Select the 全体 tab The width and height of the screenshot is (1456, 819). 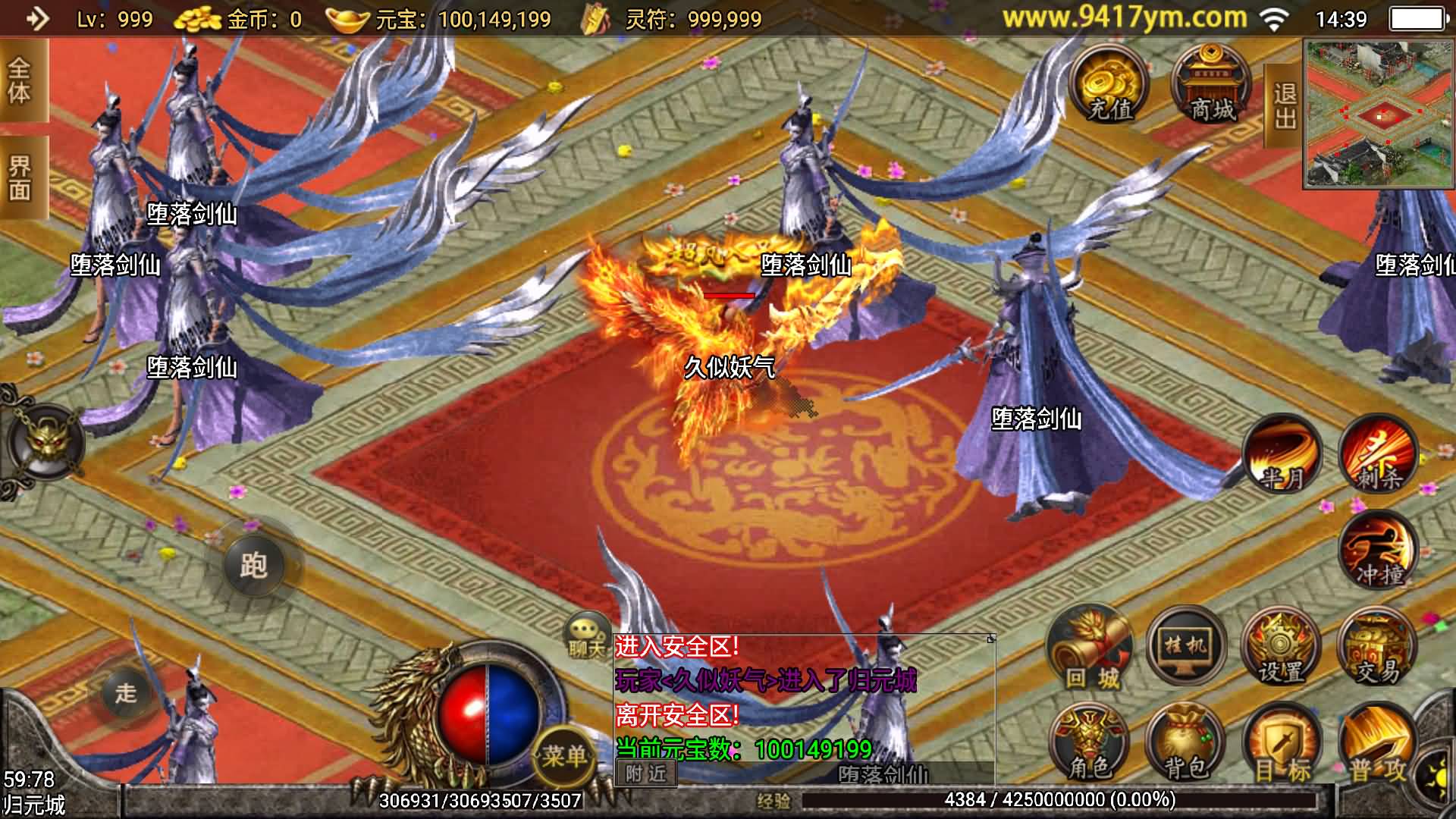click(20, 81)
